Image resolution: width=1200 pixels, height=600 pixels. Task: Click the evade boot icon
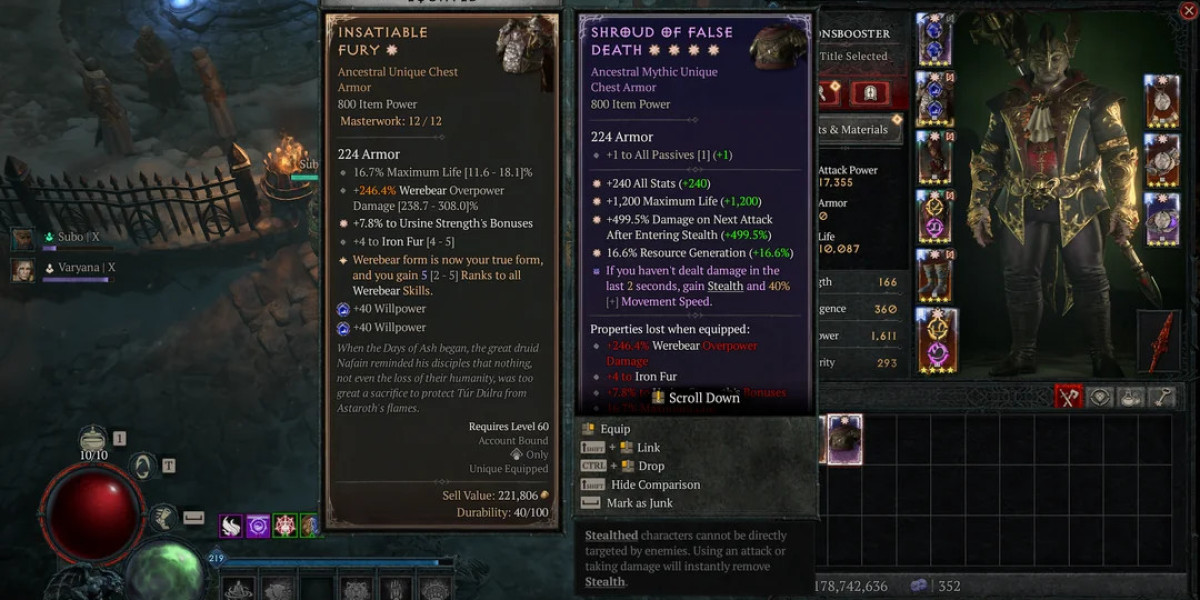tap(164, 517)
